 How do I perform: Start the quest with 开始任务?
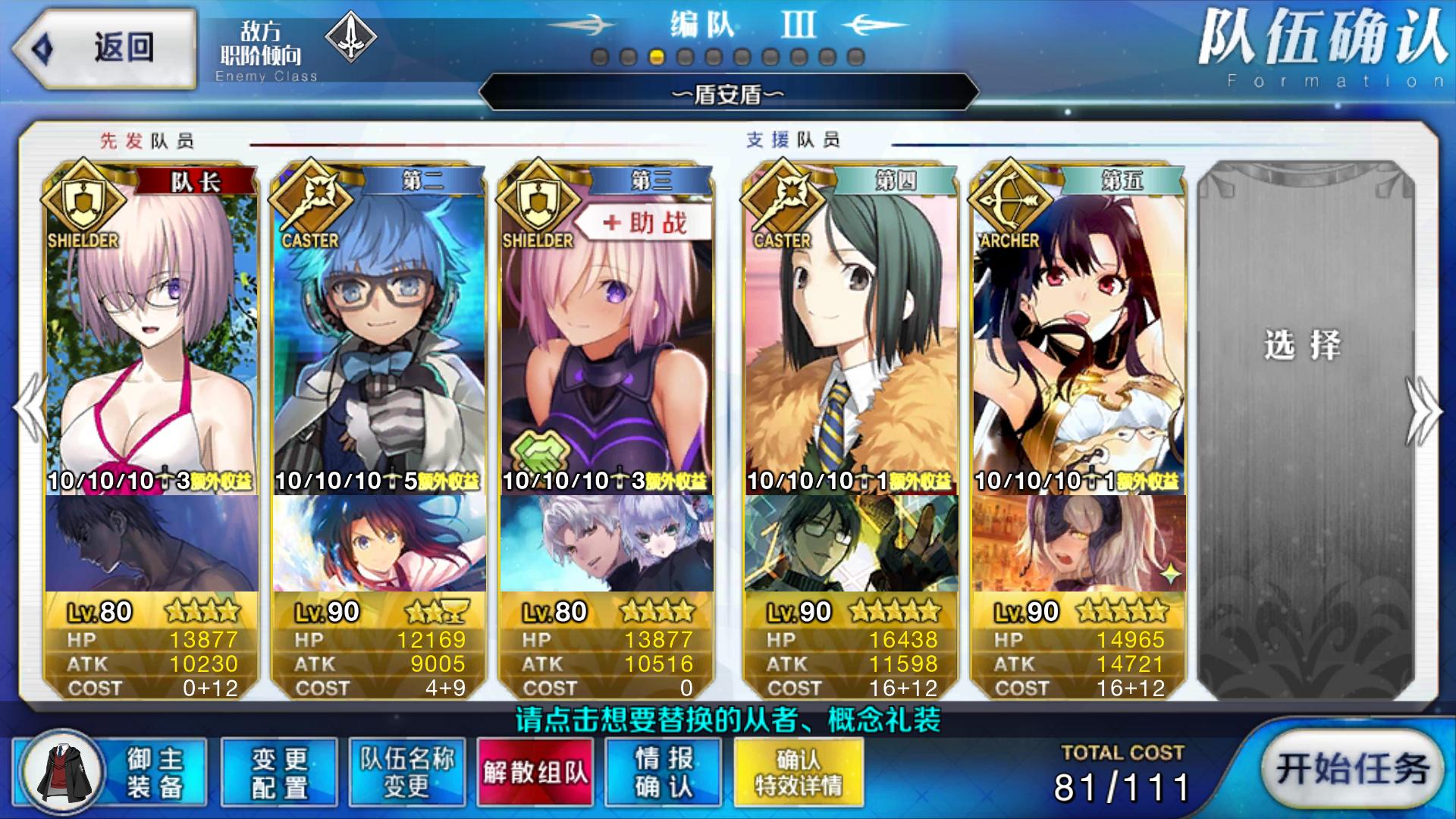[1352, 769]
